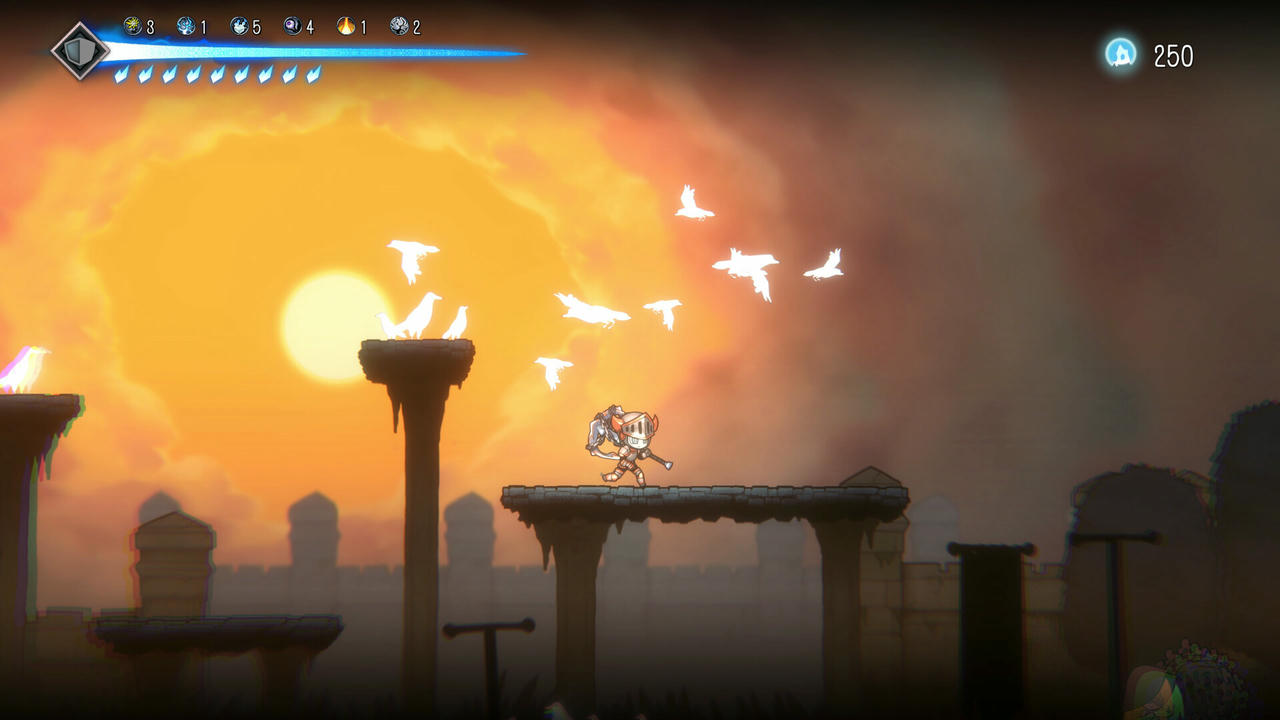Activate the blue swirl skill icon

186,26
